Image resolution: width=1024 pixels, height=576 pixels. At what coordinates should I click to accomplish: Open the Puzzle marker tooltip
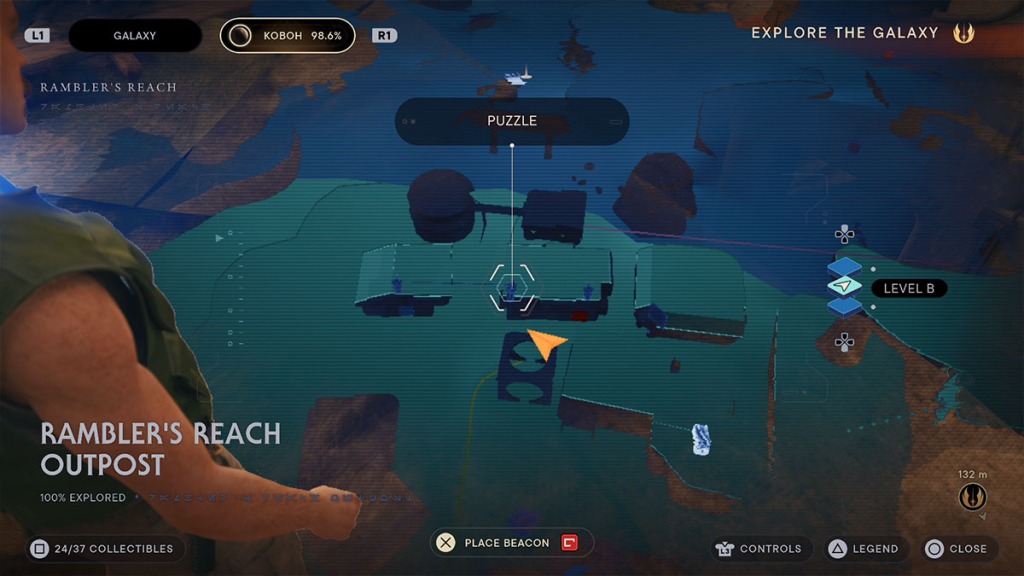click(x=512, y=121)
